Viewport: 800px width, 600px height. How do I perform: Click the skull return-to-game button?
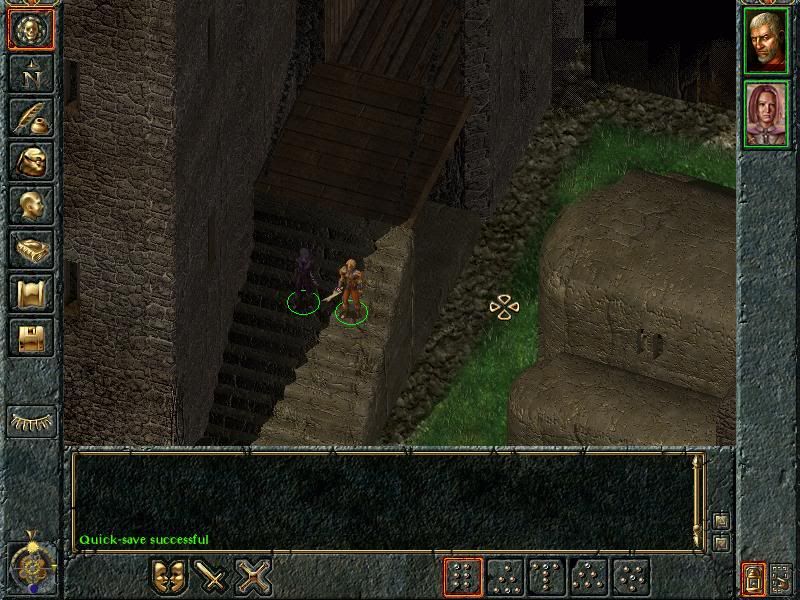point(31,29)
